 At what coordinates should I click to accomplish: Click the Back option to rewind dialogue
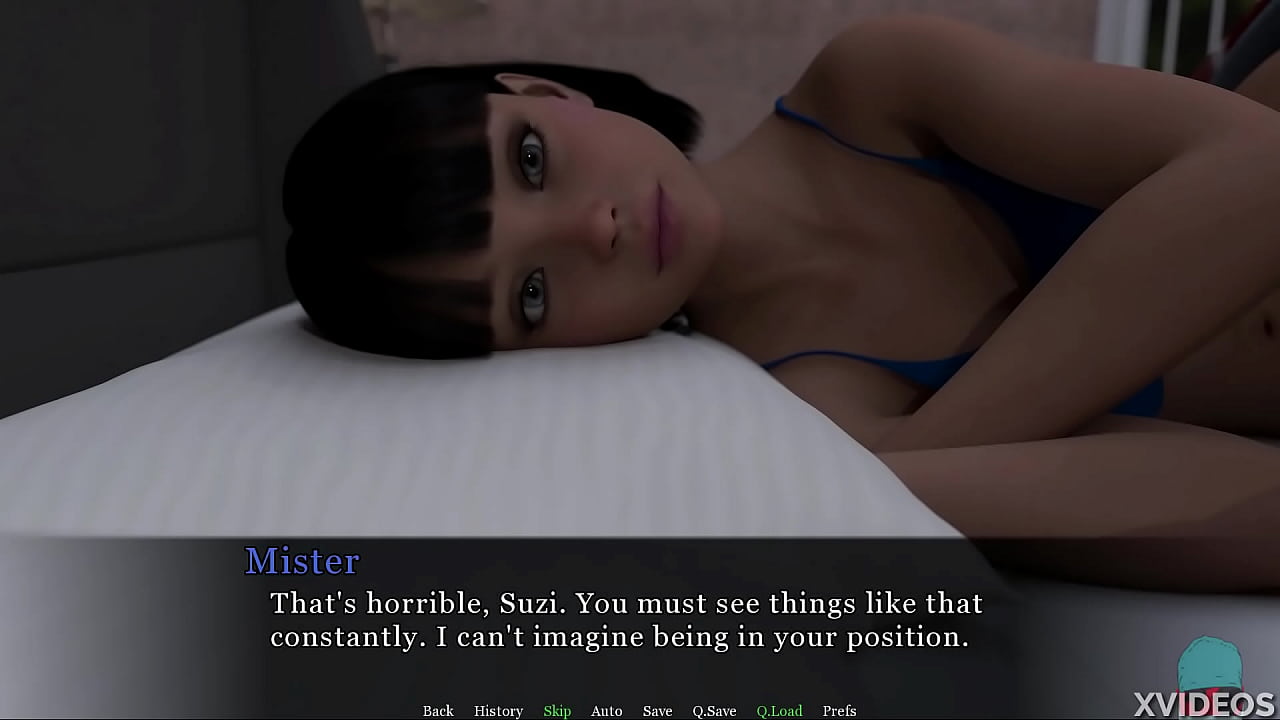(x=438, y=710)
